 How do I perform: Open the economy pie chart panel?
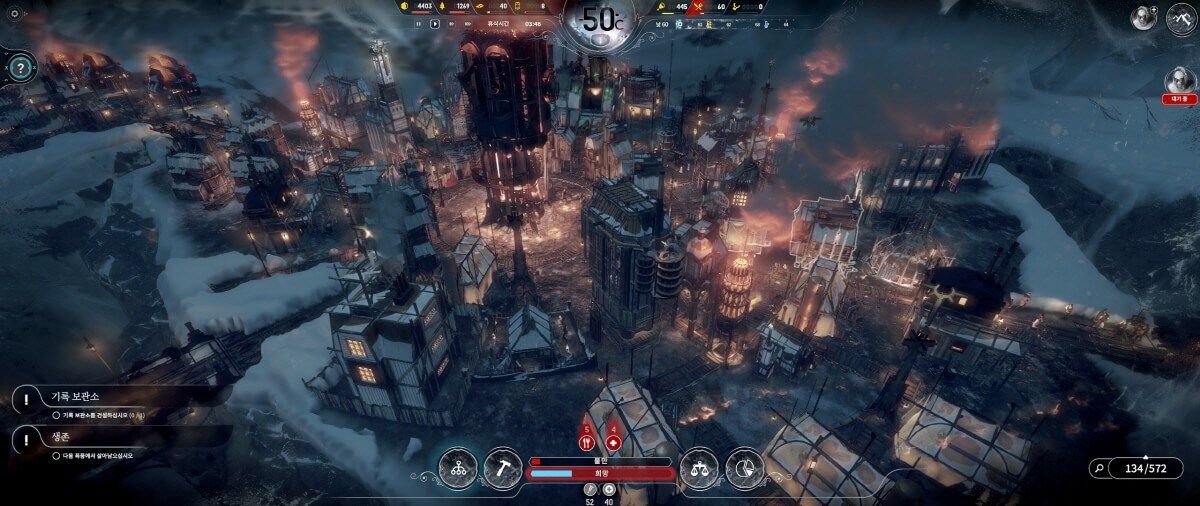pos(744,467)
